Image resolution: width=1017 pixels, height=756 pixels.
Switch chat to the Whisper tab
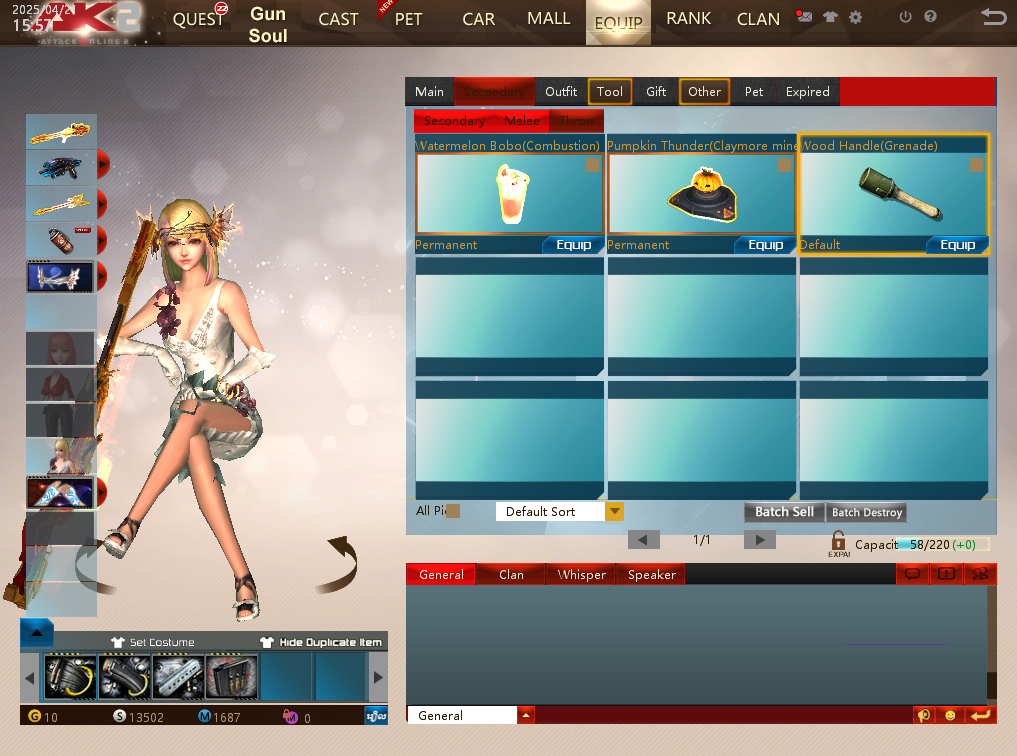(582, 575)
